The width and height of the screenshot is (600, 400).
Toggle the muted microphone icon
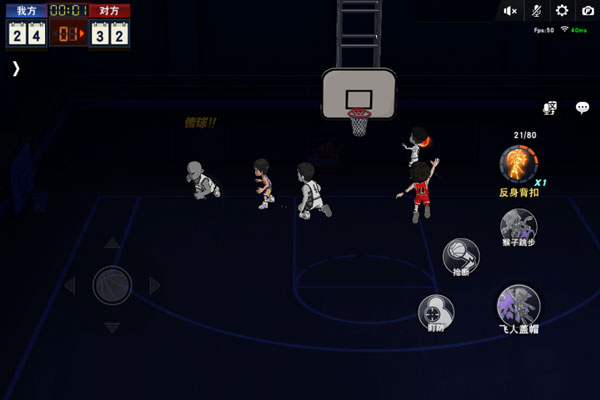[537, 11]
